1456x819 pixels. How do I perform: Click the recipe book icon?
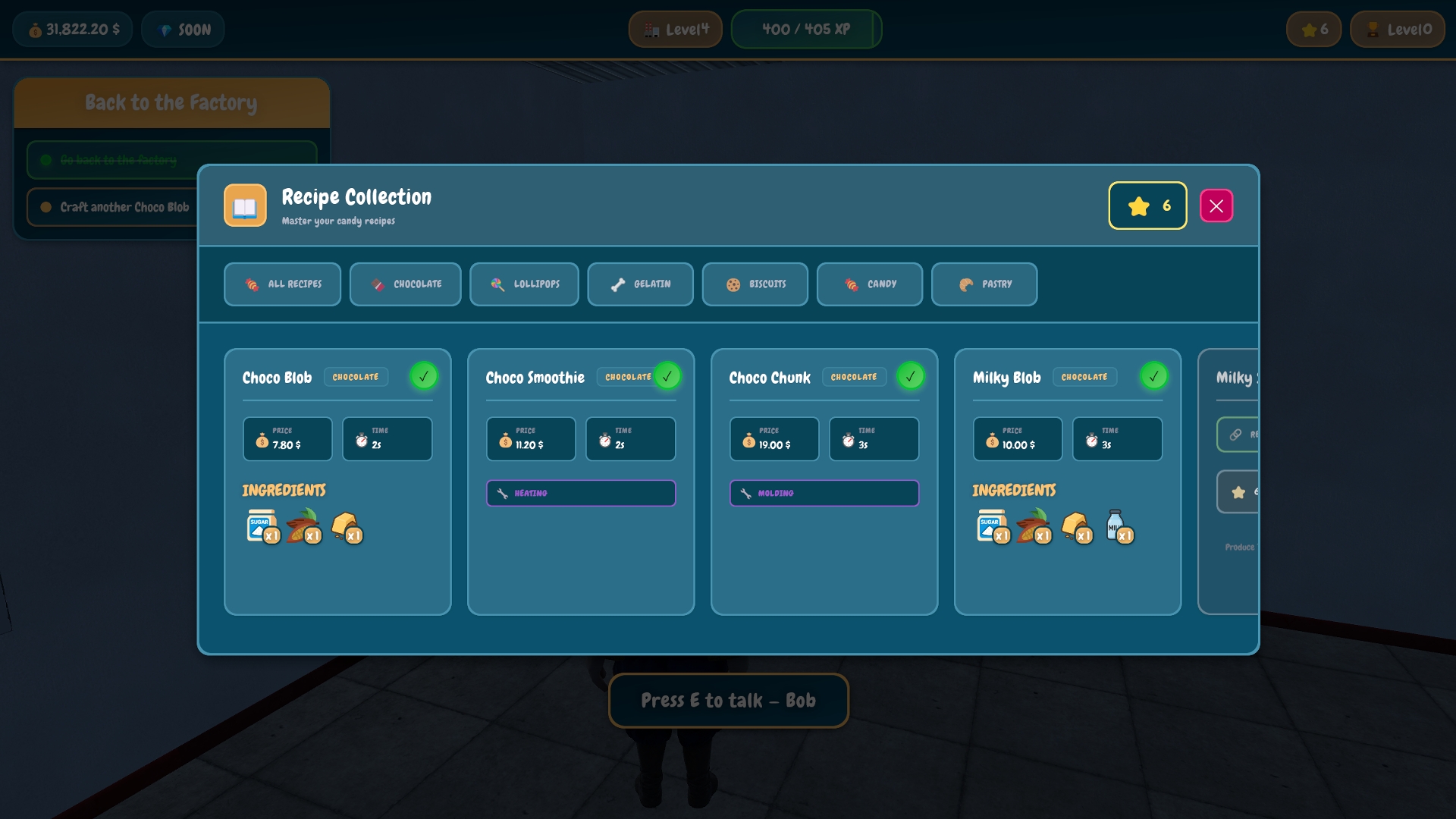(x=245, y=206)
